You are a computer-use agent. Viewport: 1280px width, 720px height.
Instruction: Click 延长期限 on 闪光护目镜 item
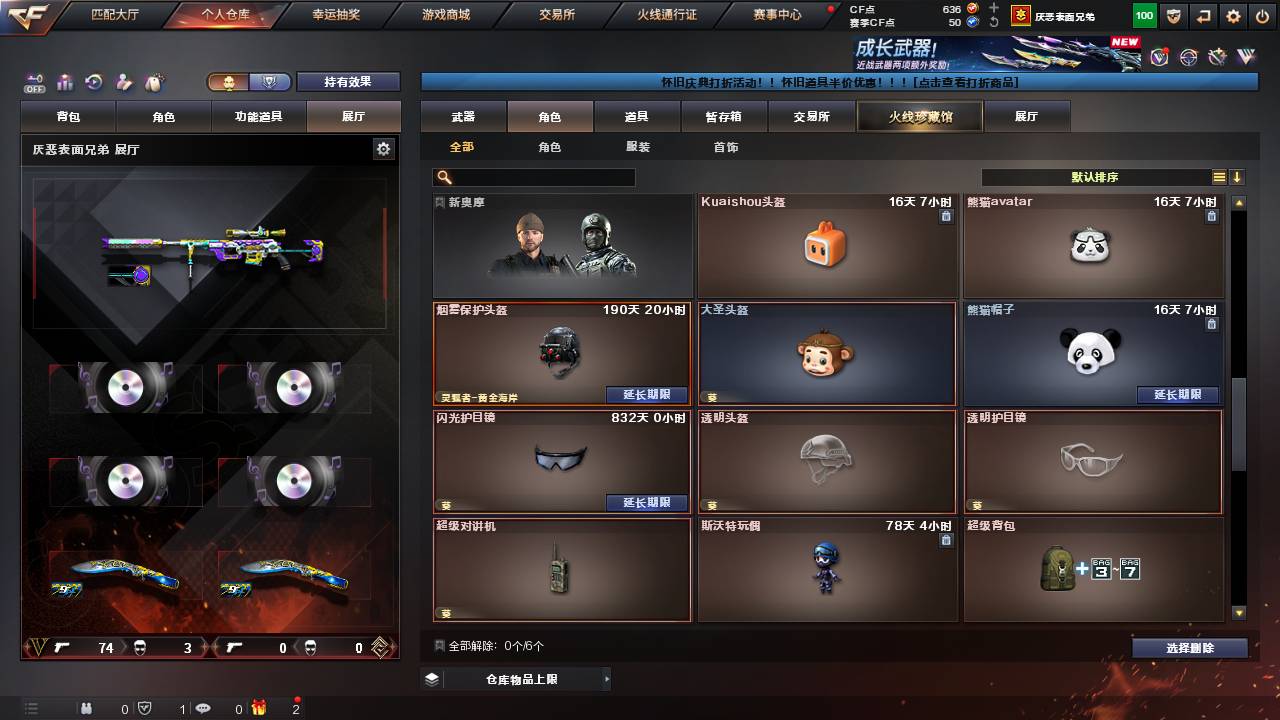(646, 503)
